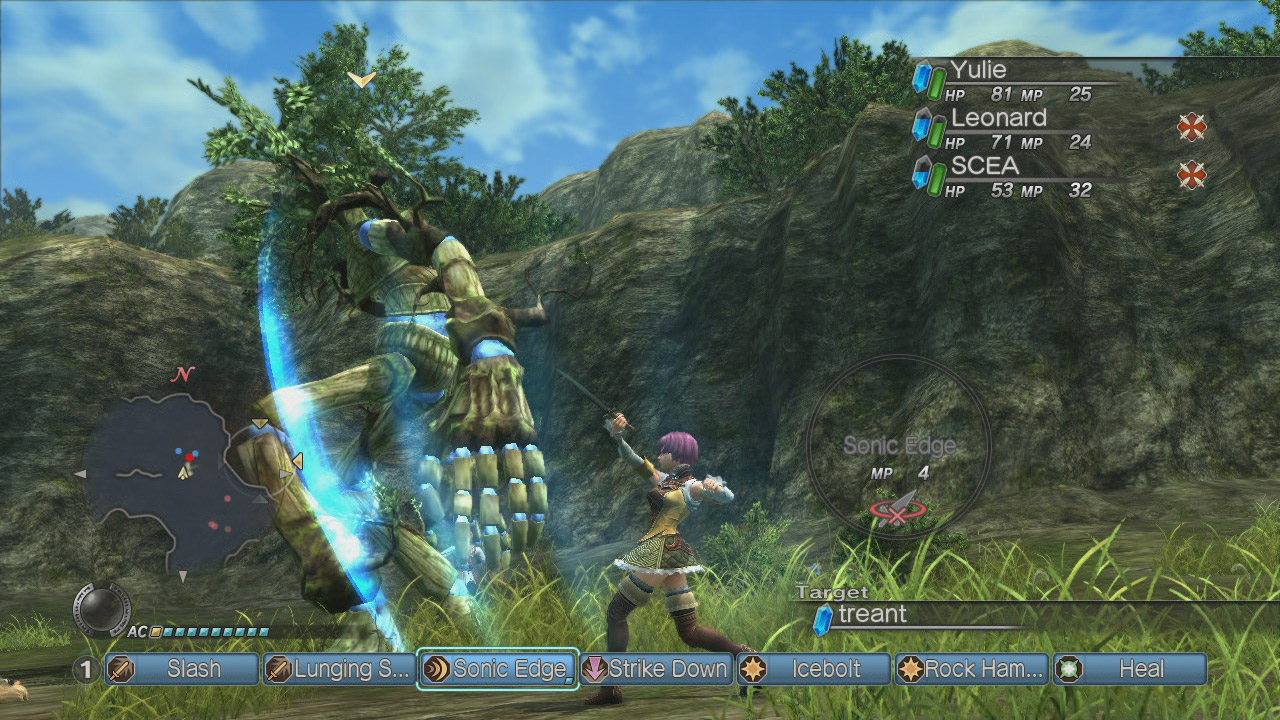Click the Sonic Edge action ring
Image resolution: width=1280 pixels, height=720 pixels.
(x=898, y=446)
